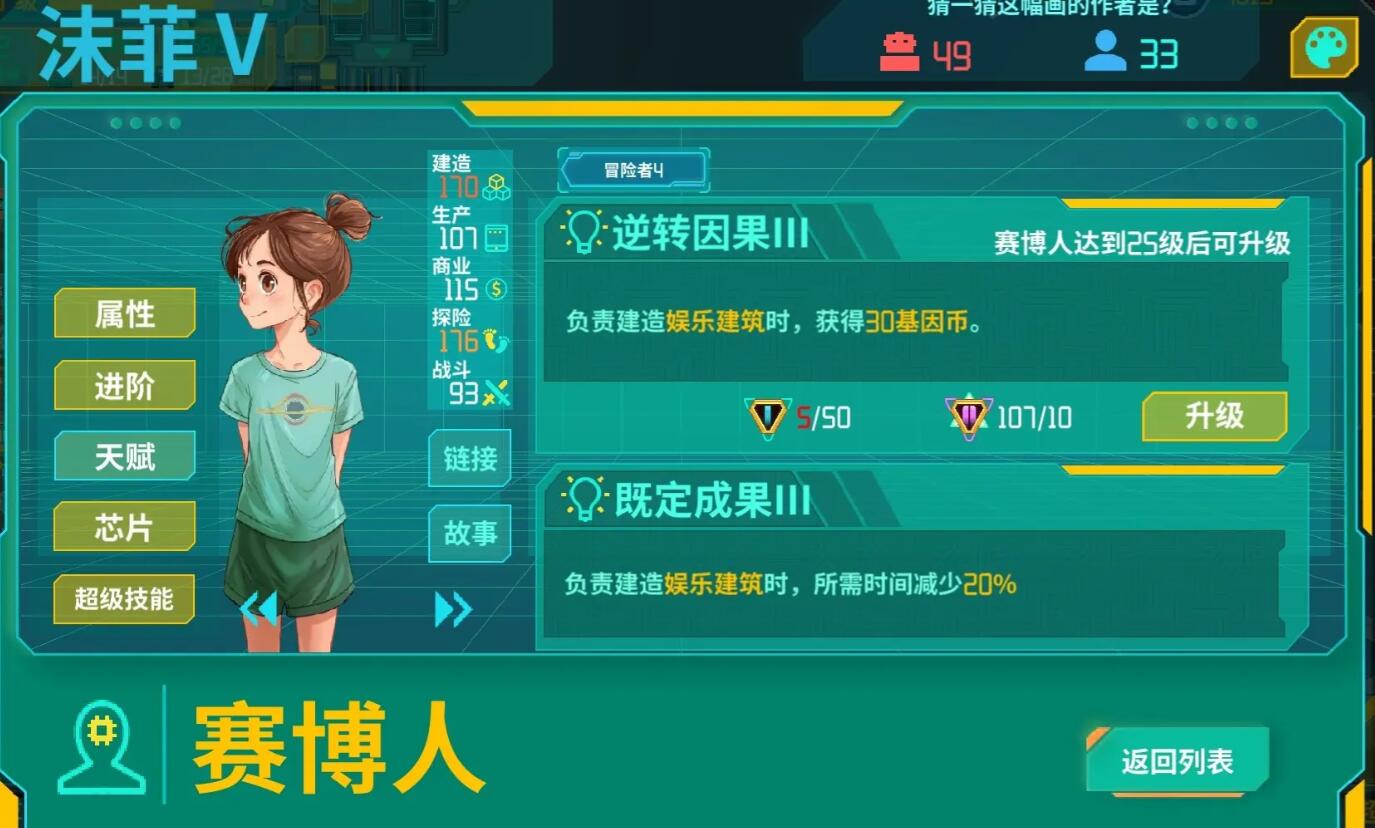Open the 故事 panel for this character
Screen dimensions: 1375x828
(469, 534)
